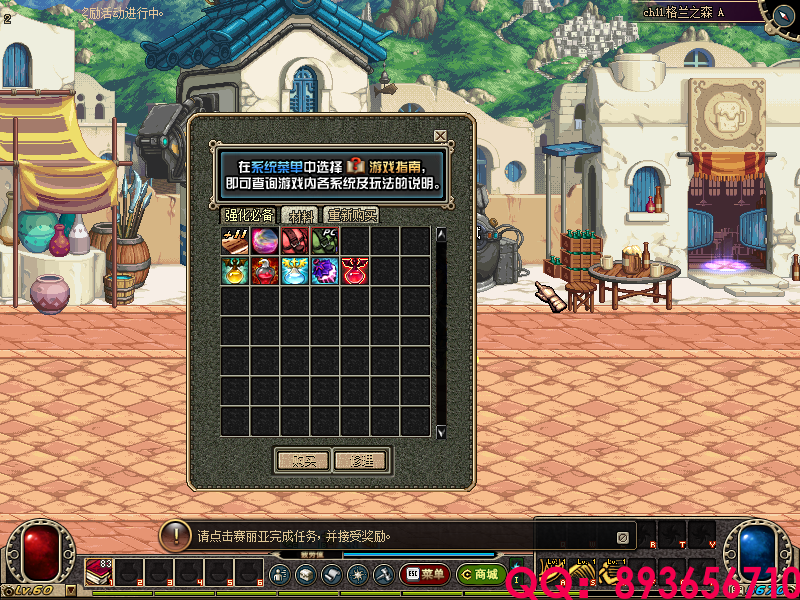Select the red bat-winged potion
The image size is (800, 600).
[x=355, y=270]
